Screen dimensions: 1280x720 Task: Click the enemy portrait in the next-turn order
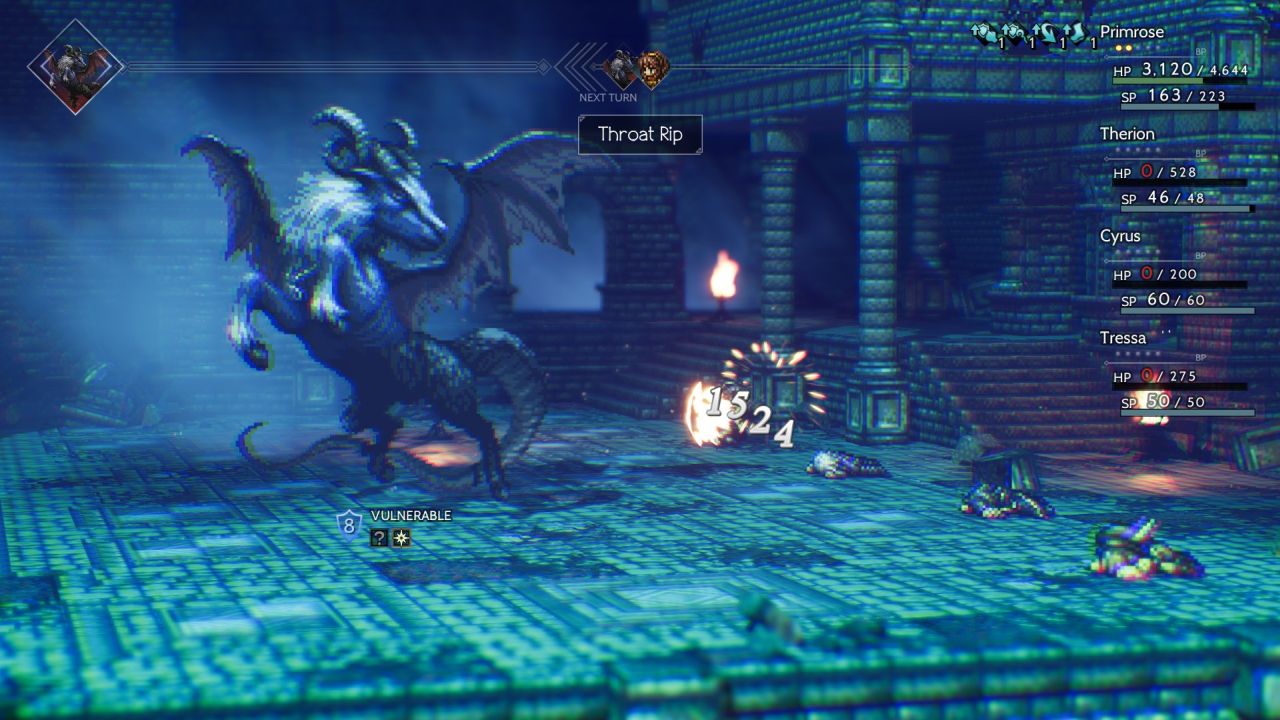click(x=621, y=69)
